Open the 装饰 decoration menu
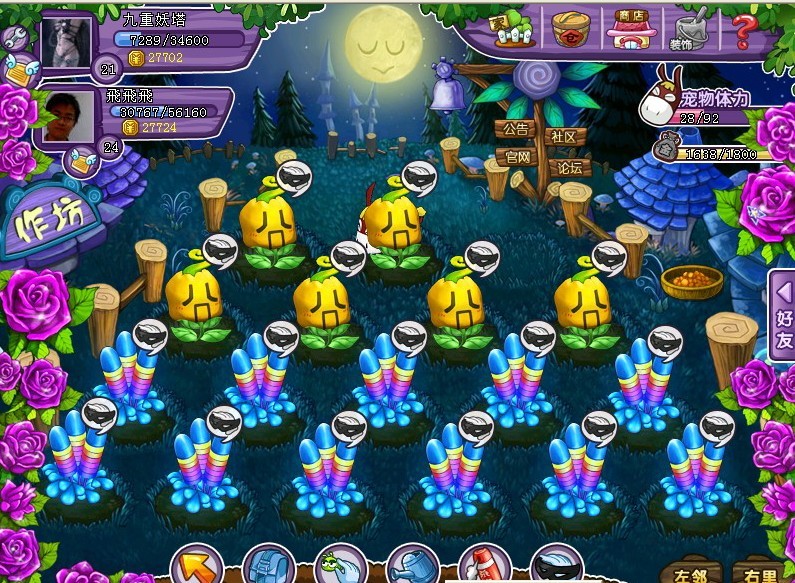The height and width of the screenshot is (583, 795). [686, 30]
